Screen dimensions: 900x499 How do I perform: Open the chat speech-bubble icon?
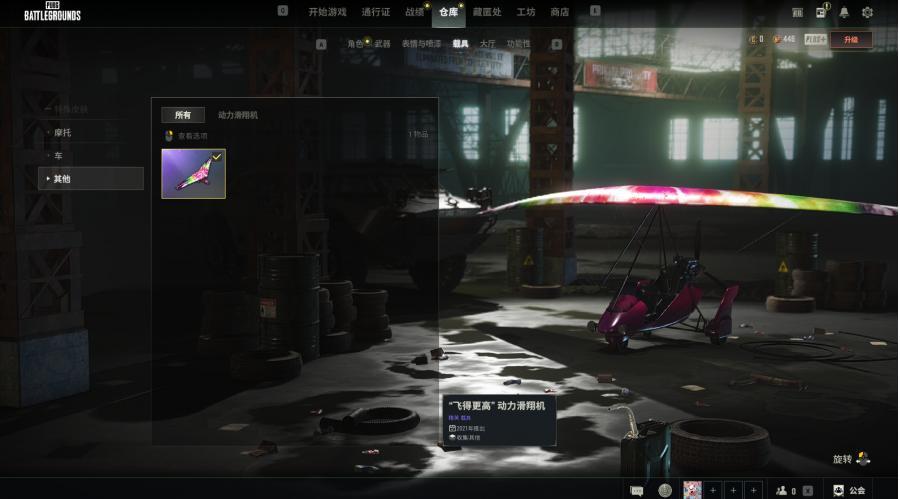pyautogui.click(x=636, y=490)
